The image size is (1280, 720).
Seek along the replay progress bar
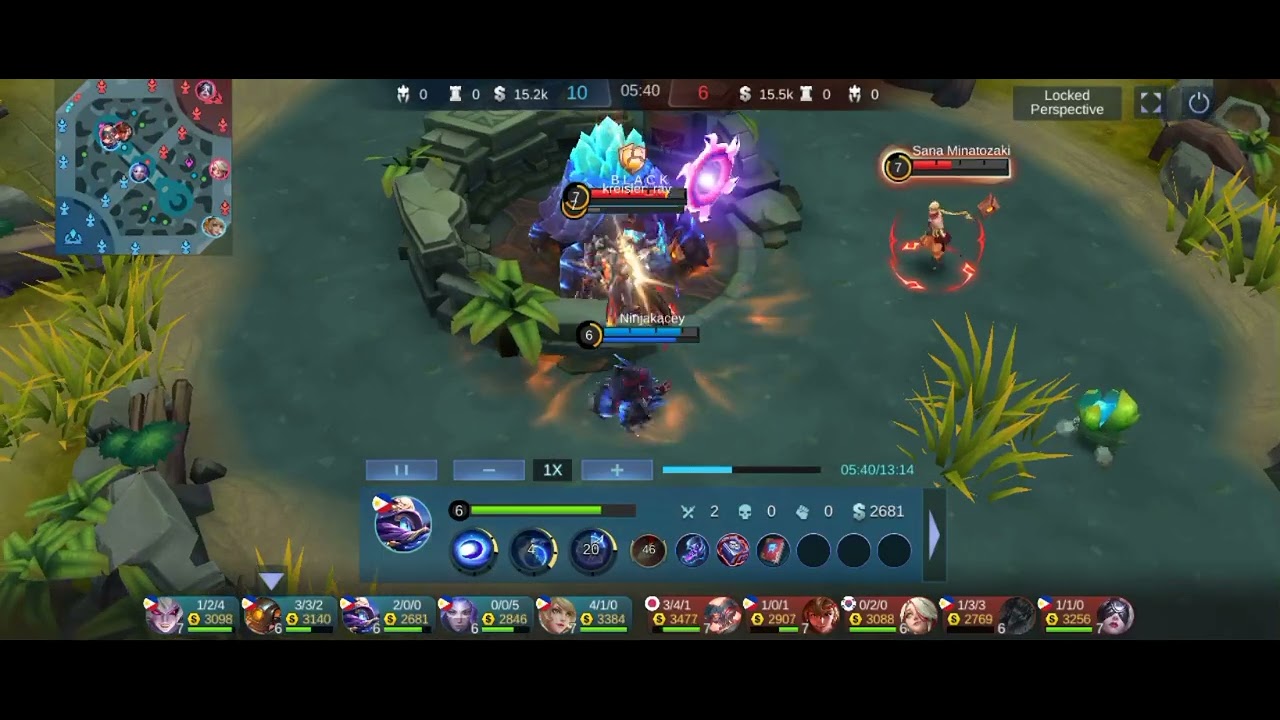tap(741, 470)
